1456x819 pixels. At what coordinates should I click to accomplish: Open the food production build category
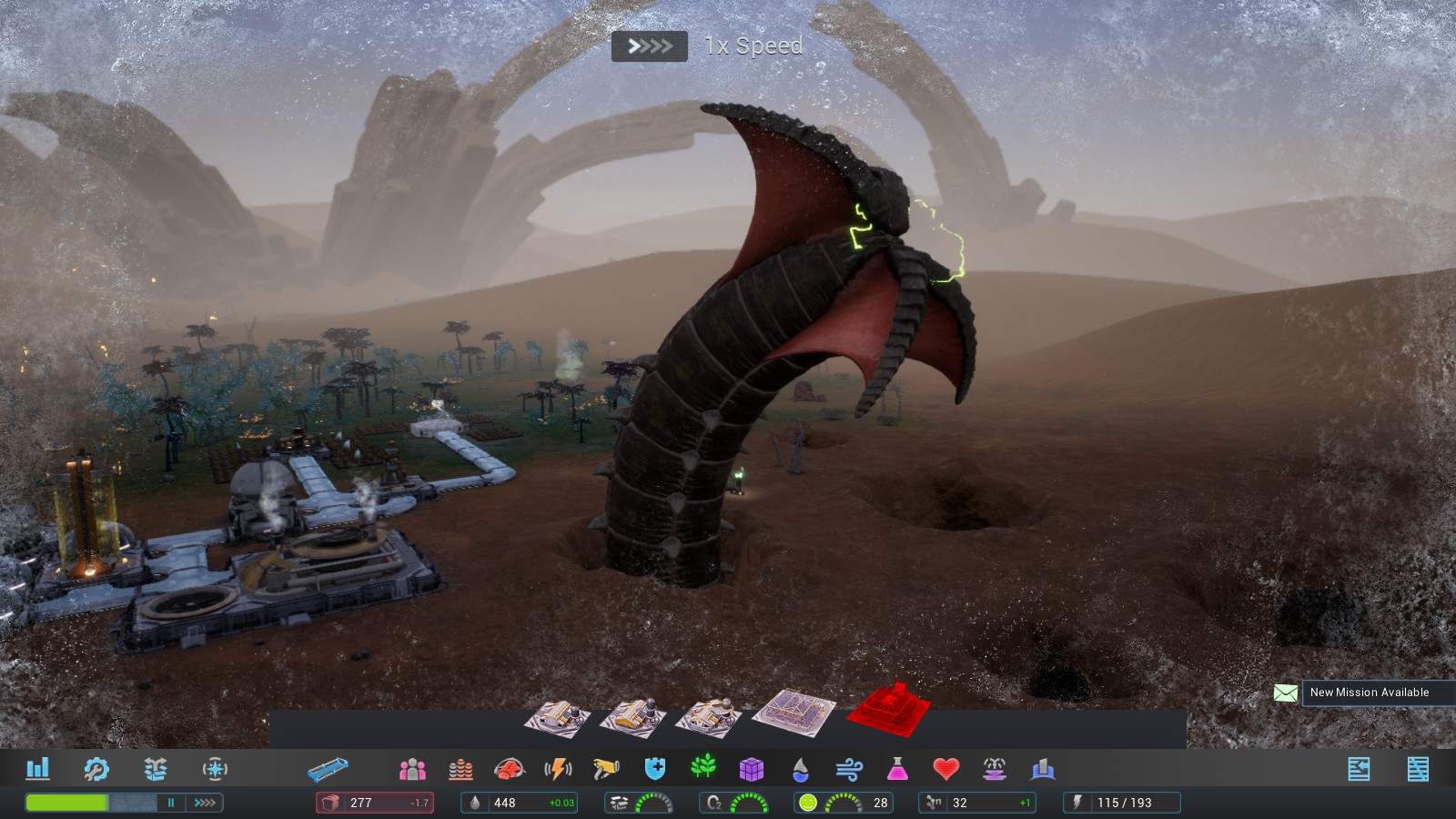(x=510, y=770)
